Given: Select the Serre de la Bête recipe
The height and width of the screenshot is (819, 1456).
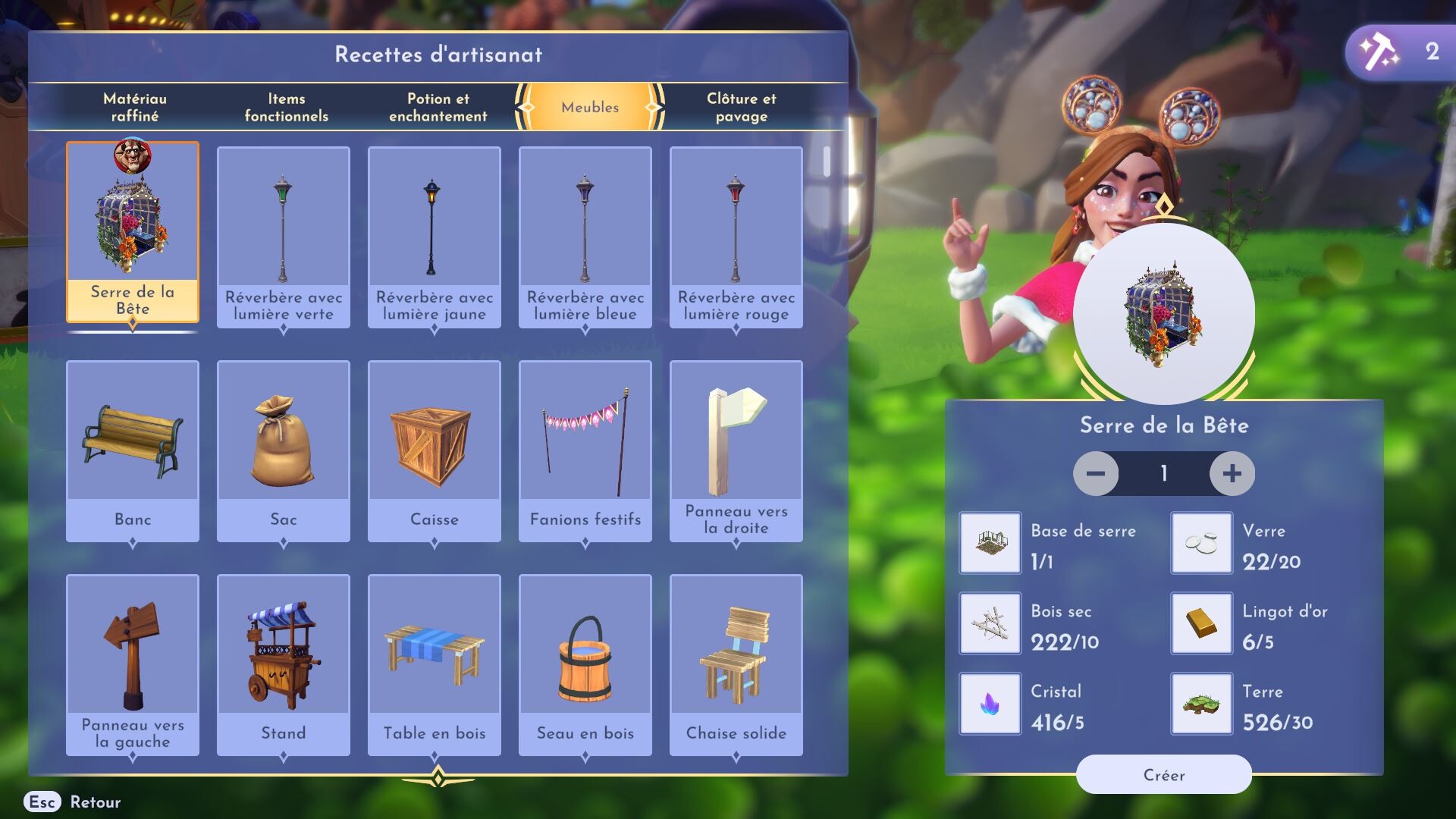Looking at the screenshot, I should click(x=133, y=232).
